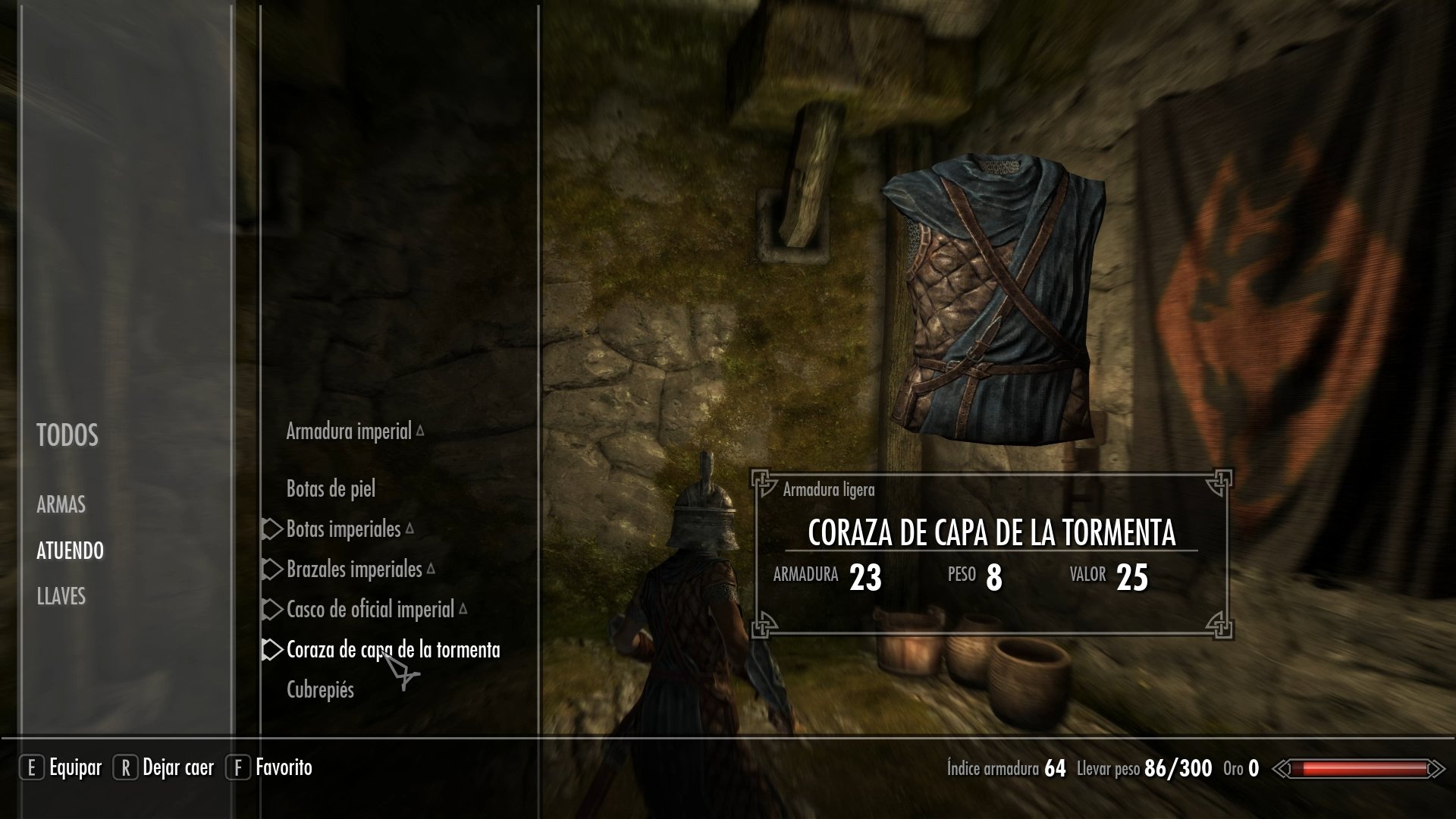
Task: Select Botas de piel in the item list
Action: point(331,489)
